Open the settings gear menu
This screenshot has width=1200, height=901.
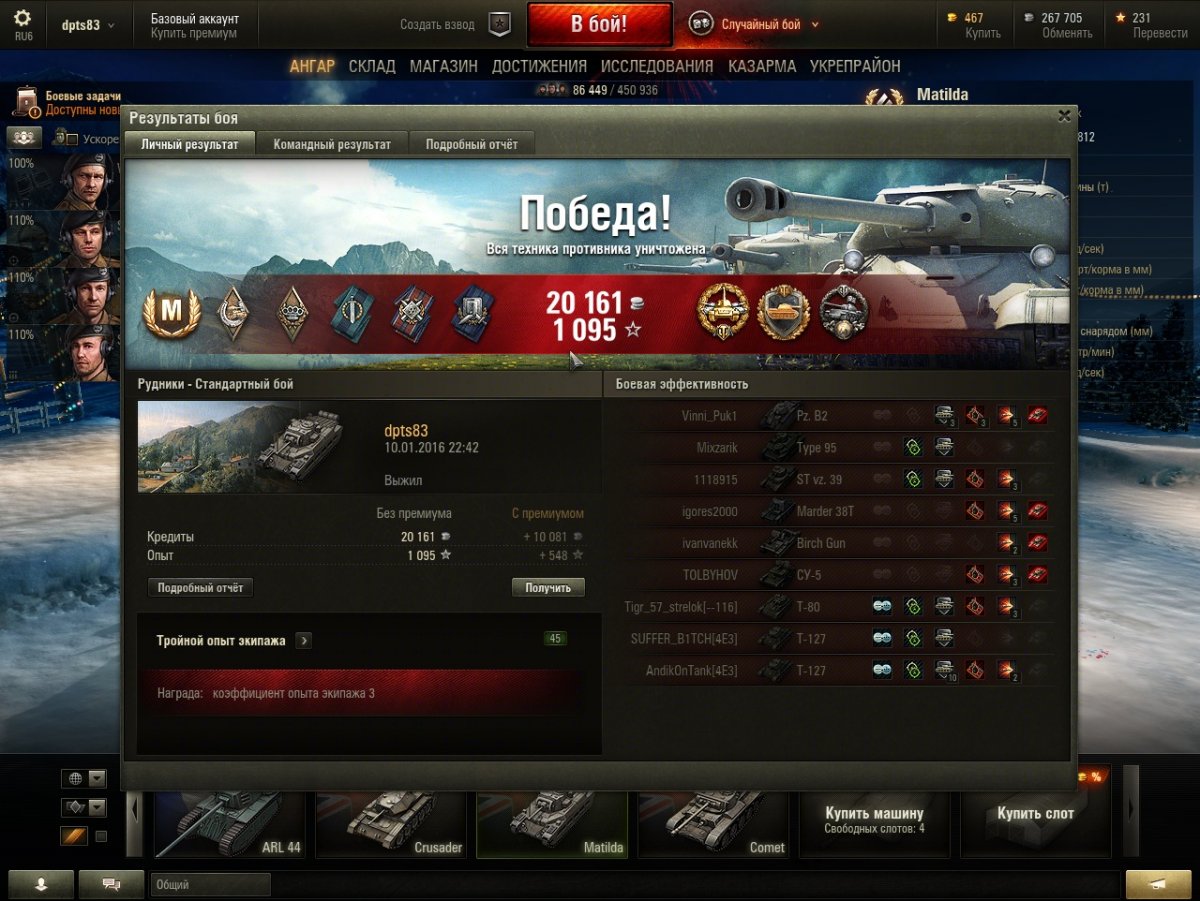click(x=22, y=20)
